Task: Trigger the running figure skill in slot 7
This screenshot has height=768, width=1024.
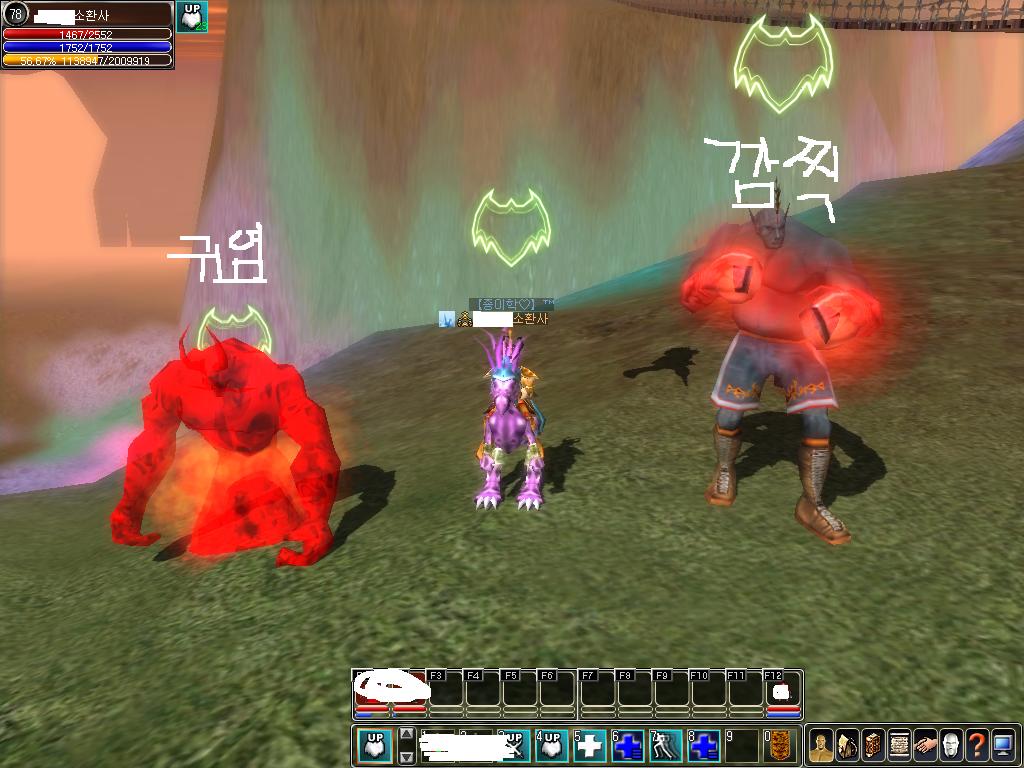Action: (666, 746)
